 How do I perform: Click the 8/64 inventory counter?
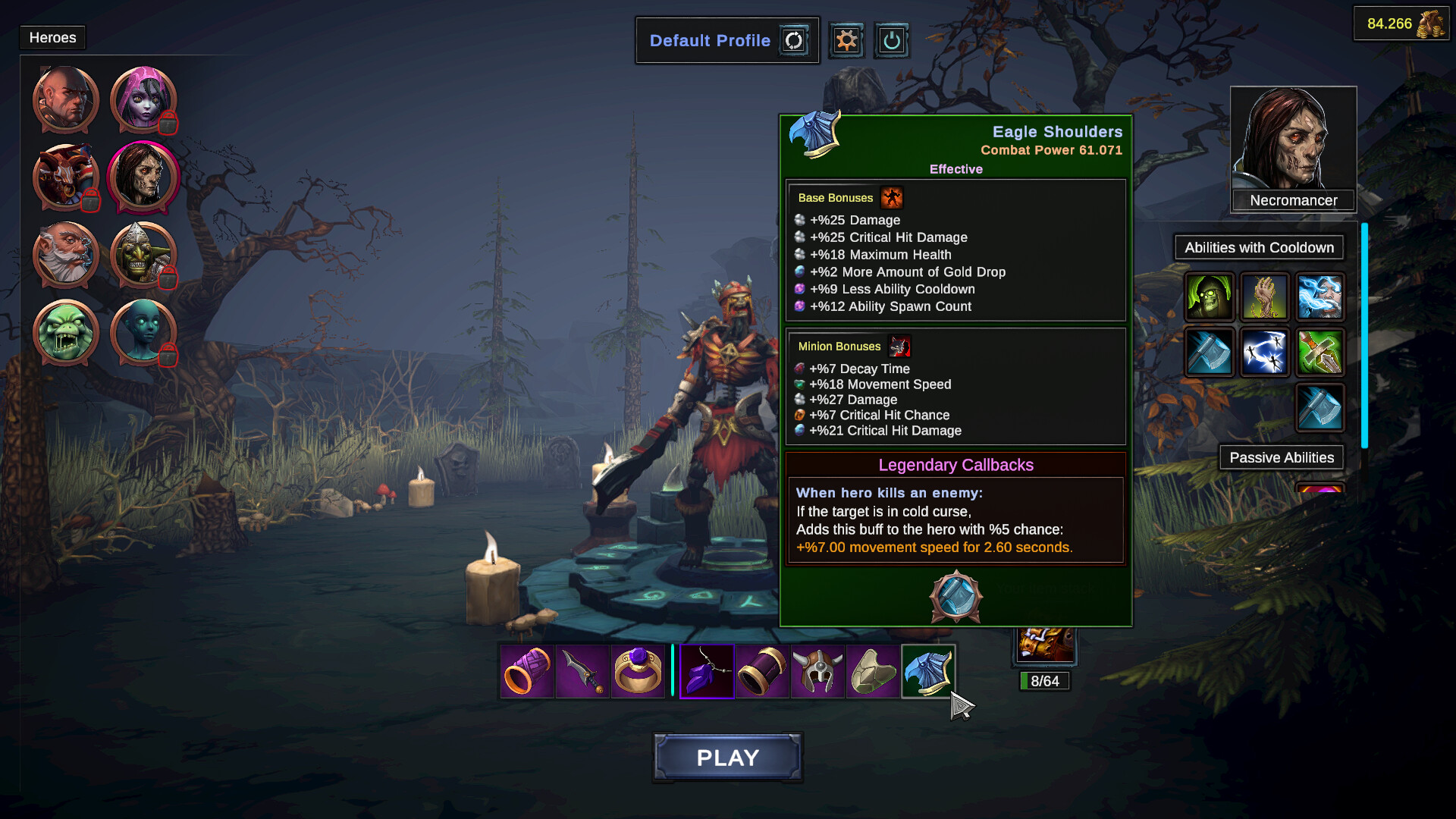(1043, 681)
